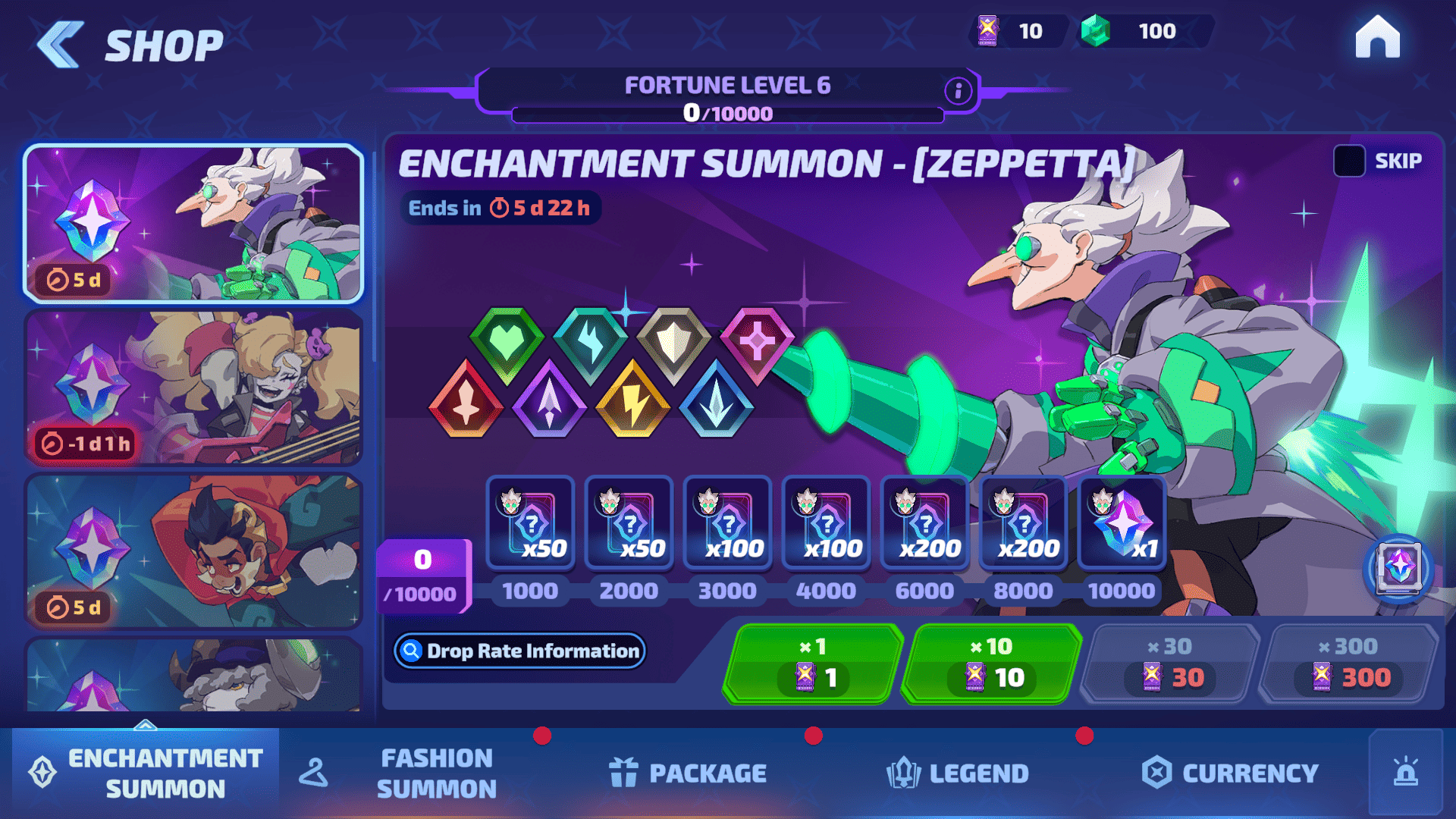Image resolution: width=1456 pixels, height=819 pixels.
Task: Open Fortune Level info
Action: point(958,91)
